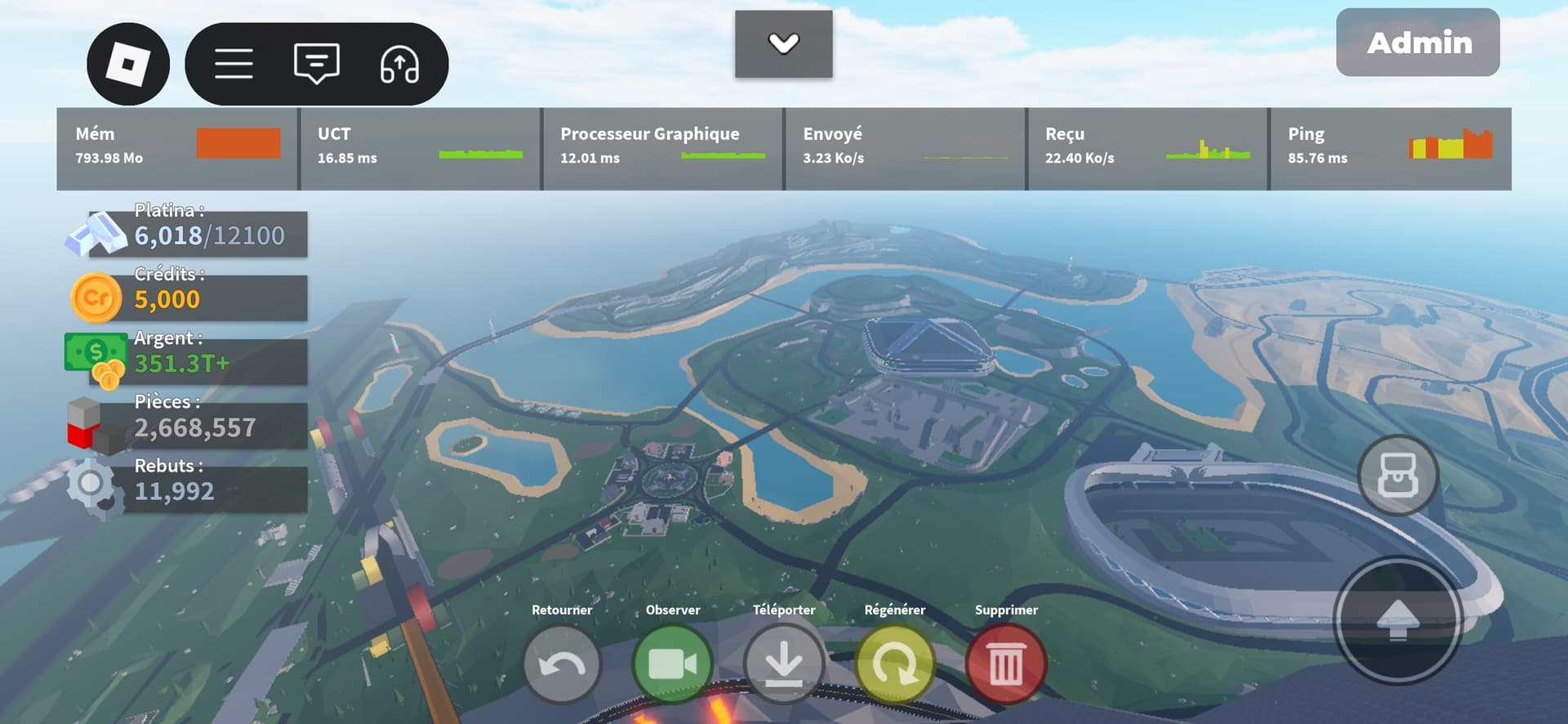Tap the jump arrow button
Viewport: 1568px width, 724px height.
tap(1397, 621)
